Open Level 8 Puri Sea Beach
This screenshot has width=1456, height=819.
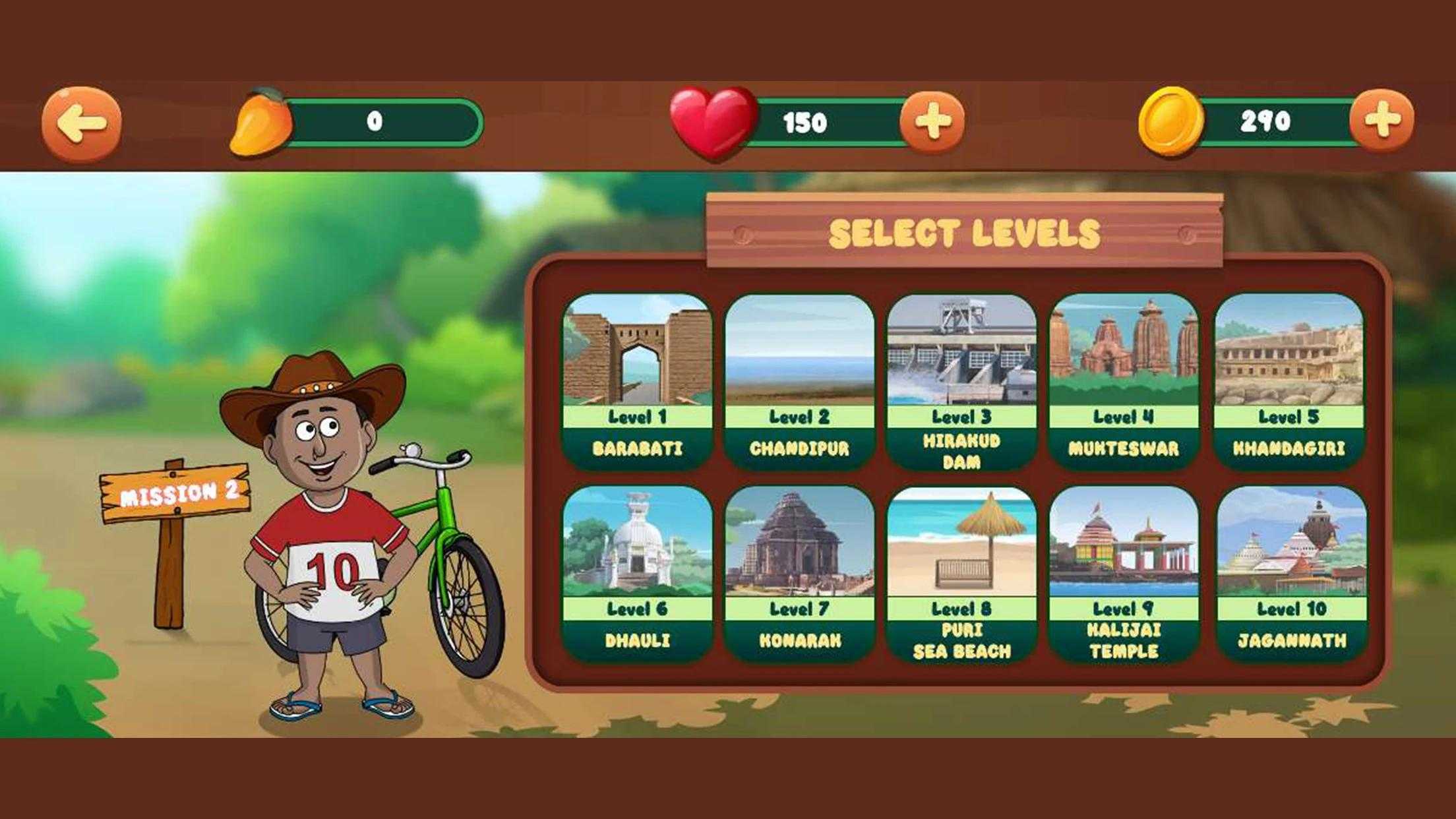point(961,573)
